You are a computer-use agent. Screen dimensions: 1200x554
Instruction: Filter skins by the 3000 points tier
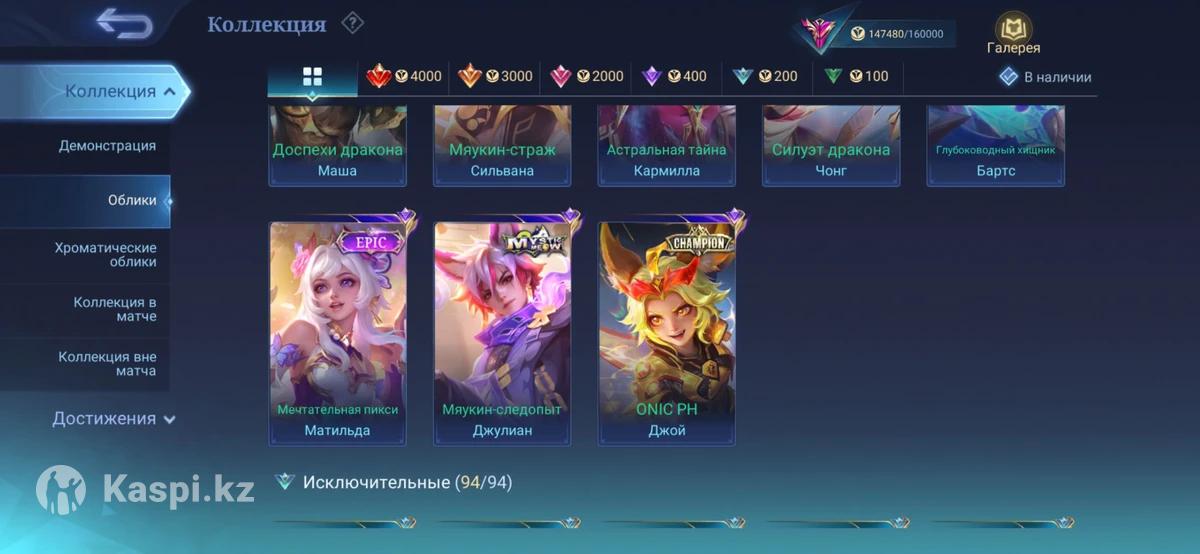496,76
